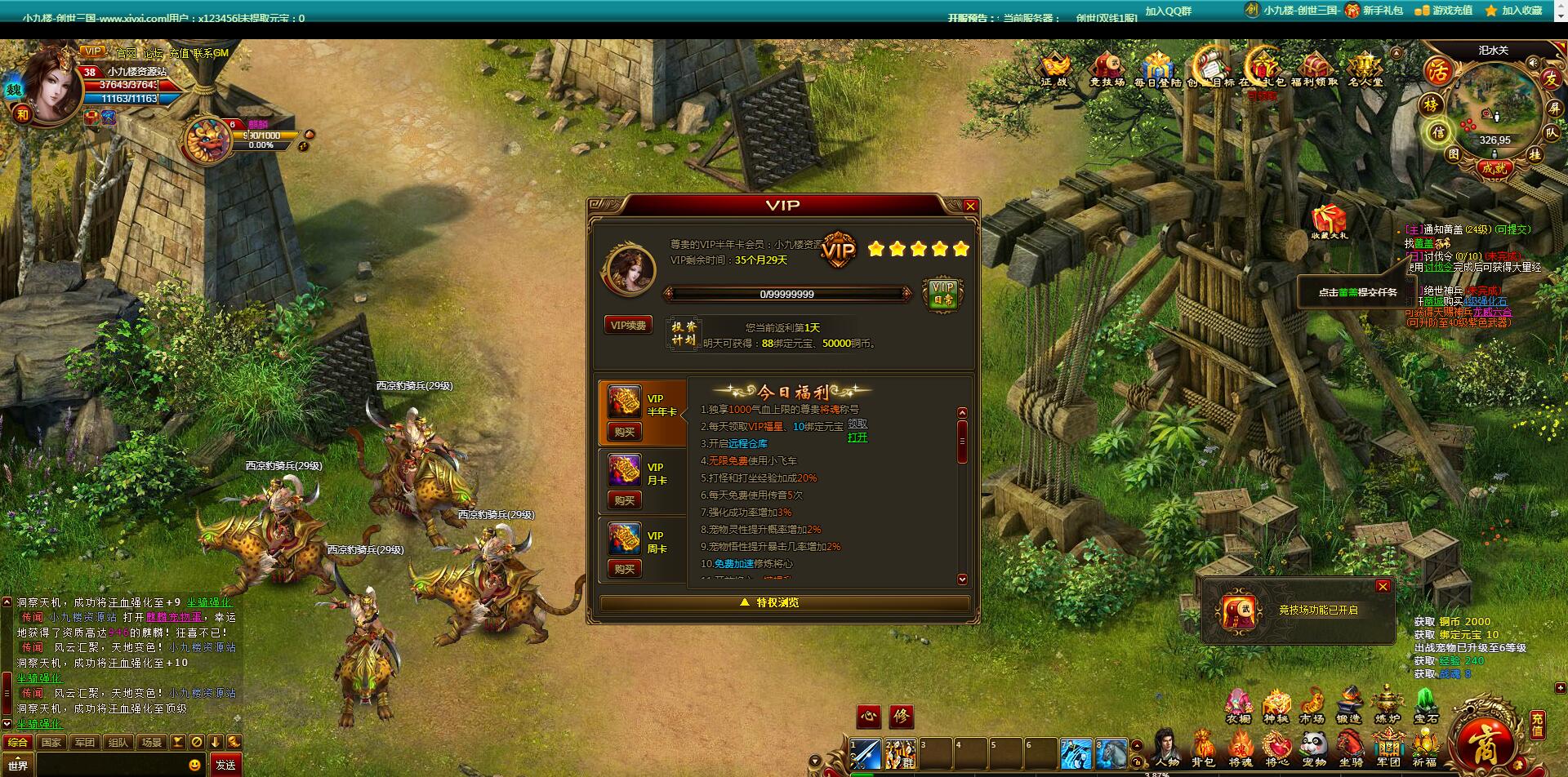
Task: Toggle the 和 peace mode badge
Action: point(22,115)
